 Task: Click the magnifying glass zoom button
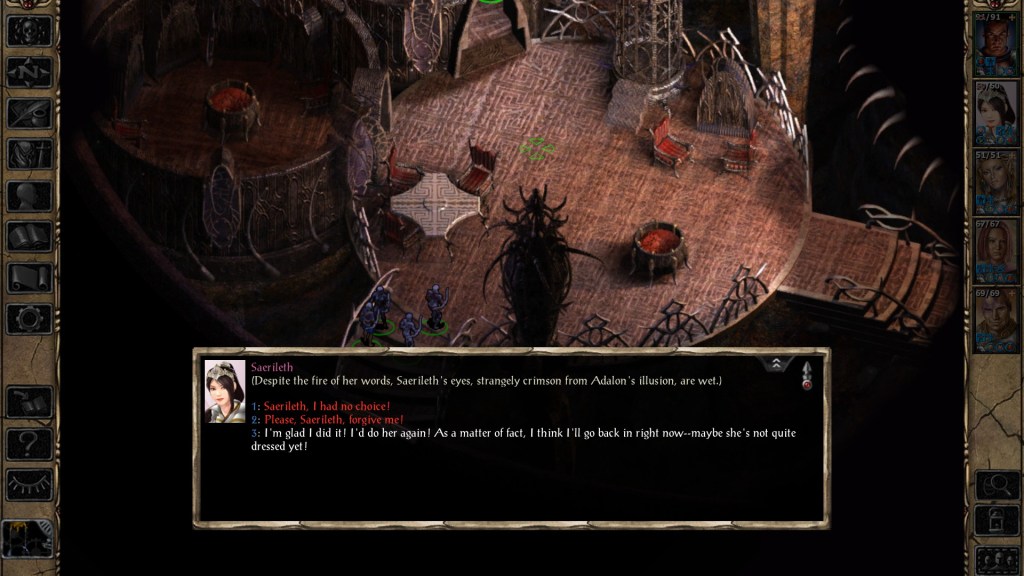[x=996, y=484]
